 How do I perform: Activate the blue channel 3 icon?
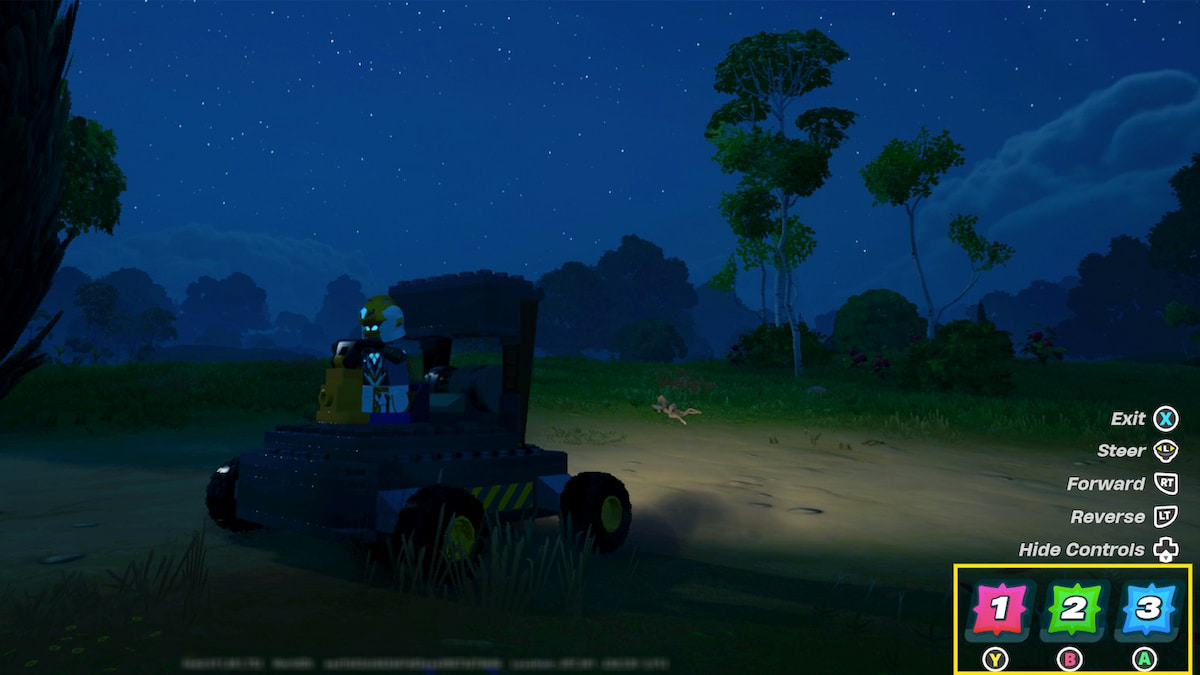tap(1146, 610)
